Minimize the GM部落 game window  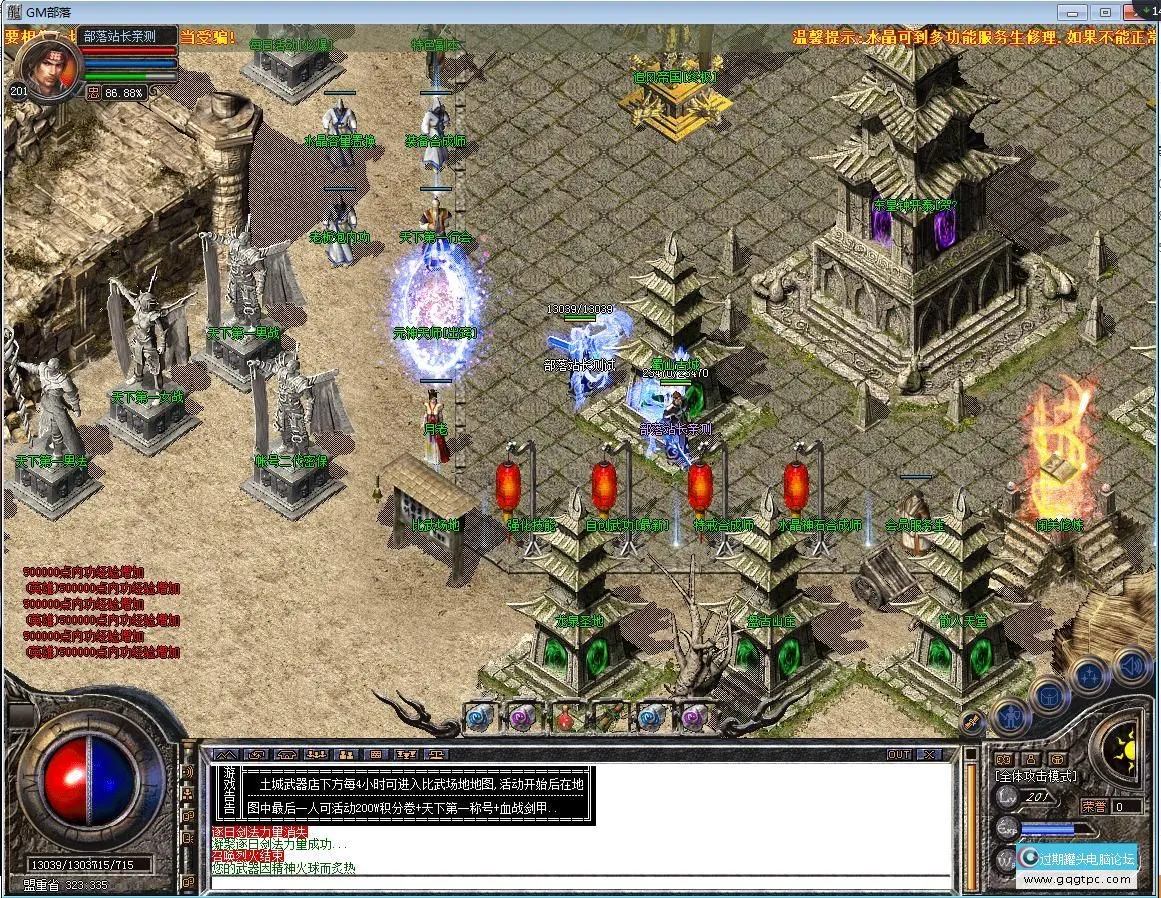pyautogui.click(x=1076, y=12)
